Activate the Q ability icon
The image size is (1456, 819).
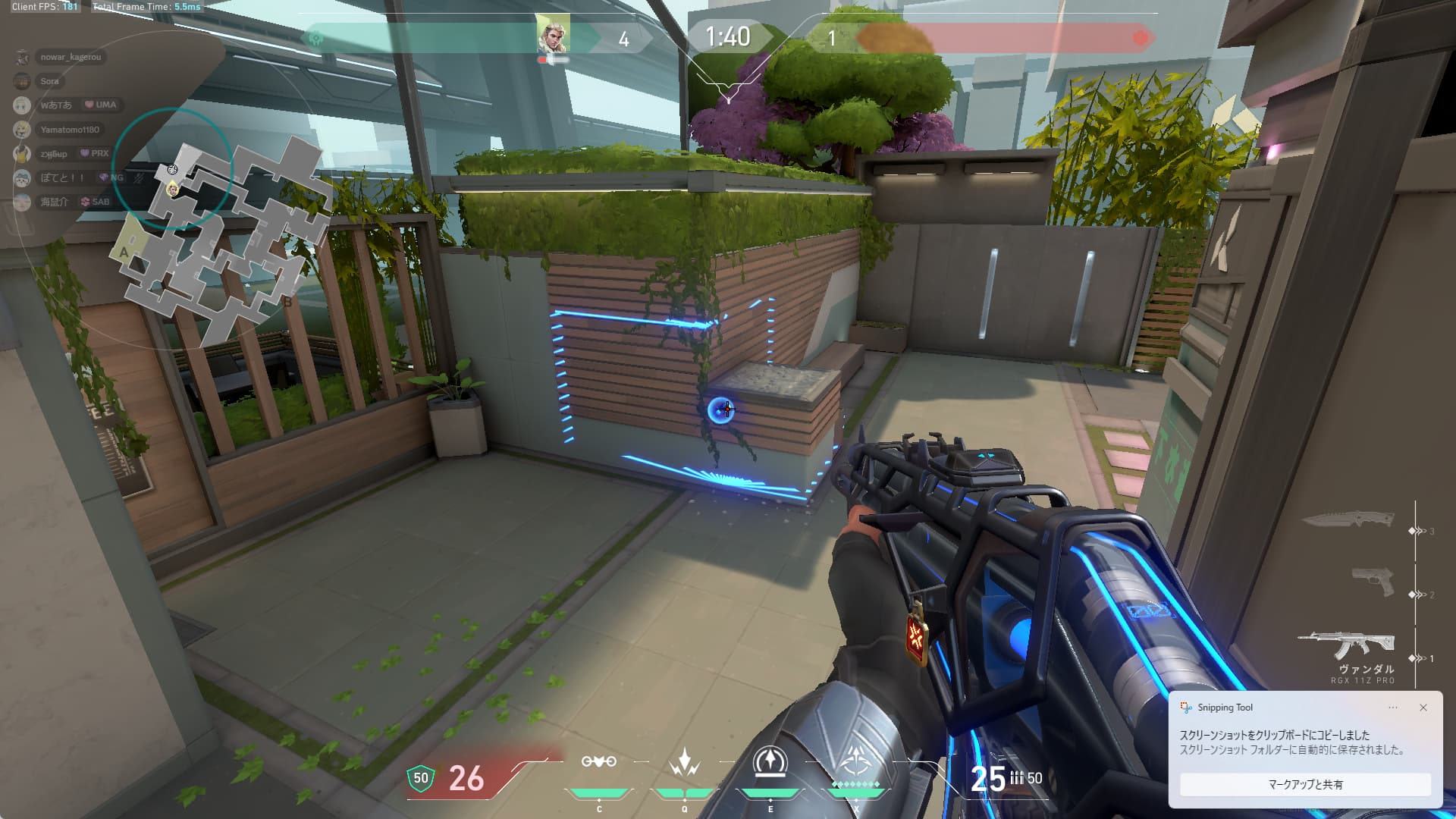[x=684, y=762]
